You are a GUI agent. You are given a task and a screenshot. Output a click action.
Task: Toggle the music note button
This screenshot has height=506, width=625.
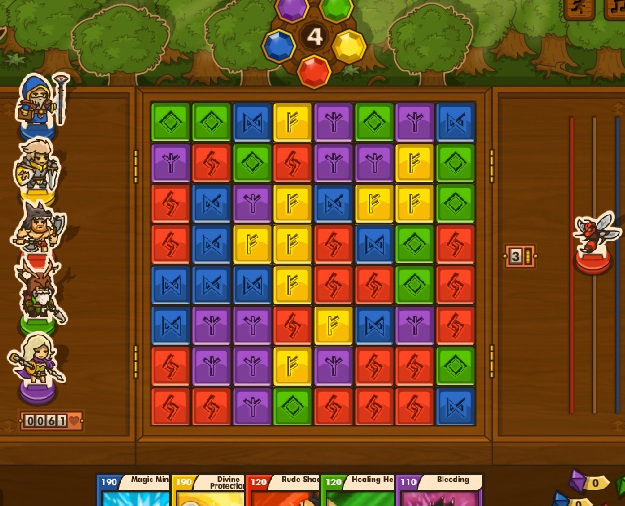(615, 9)
